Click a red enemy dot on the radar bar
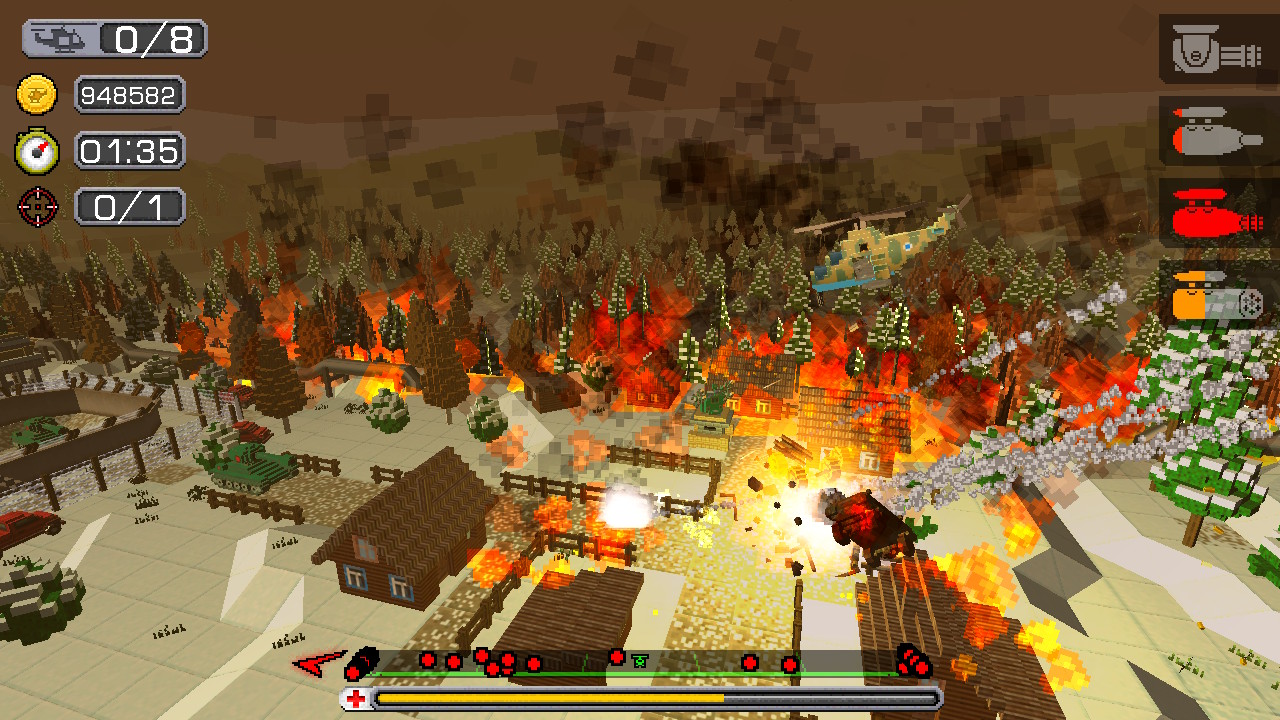The height and width of the screenshot is (720, 1280). pyautogui.click(x=430, y=659)
